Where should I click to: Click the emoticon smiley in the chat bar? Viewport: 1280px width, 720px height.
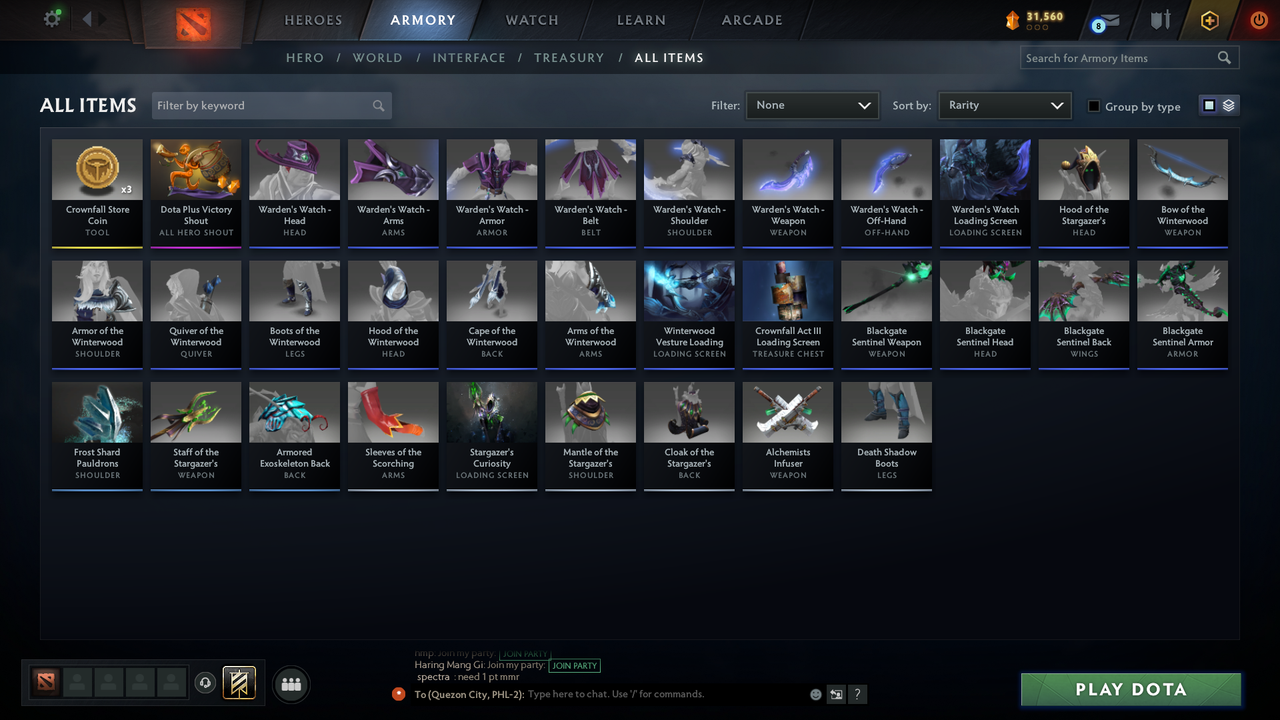pyautogui.click(x=815, y=693)
